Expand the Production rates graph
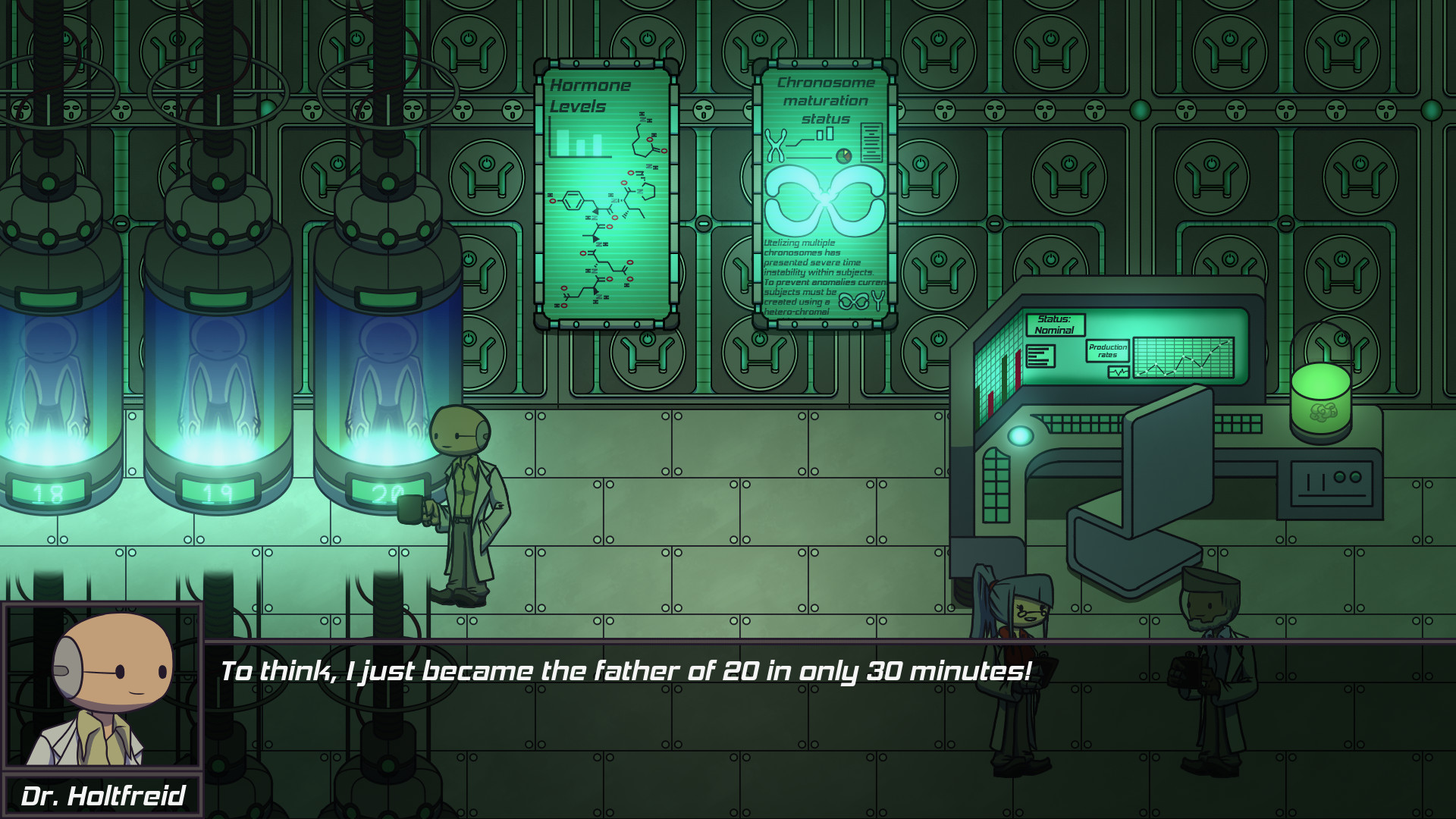This screenshot has height=819, width=1456. pyautogui.click(x=1185, y=356)
